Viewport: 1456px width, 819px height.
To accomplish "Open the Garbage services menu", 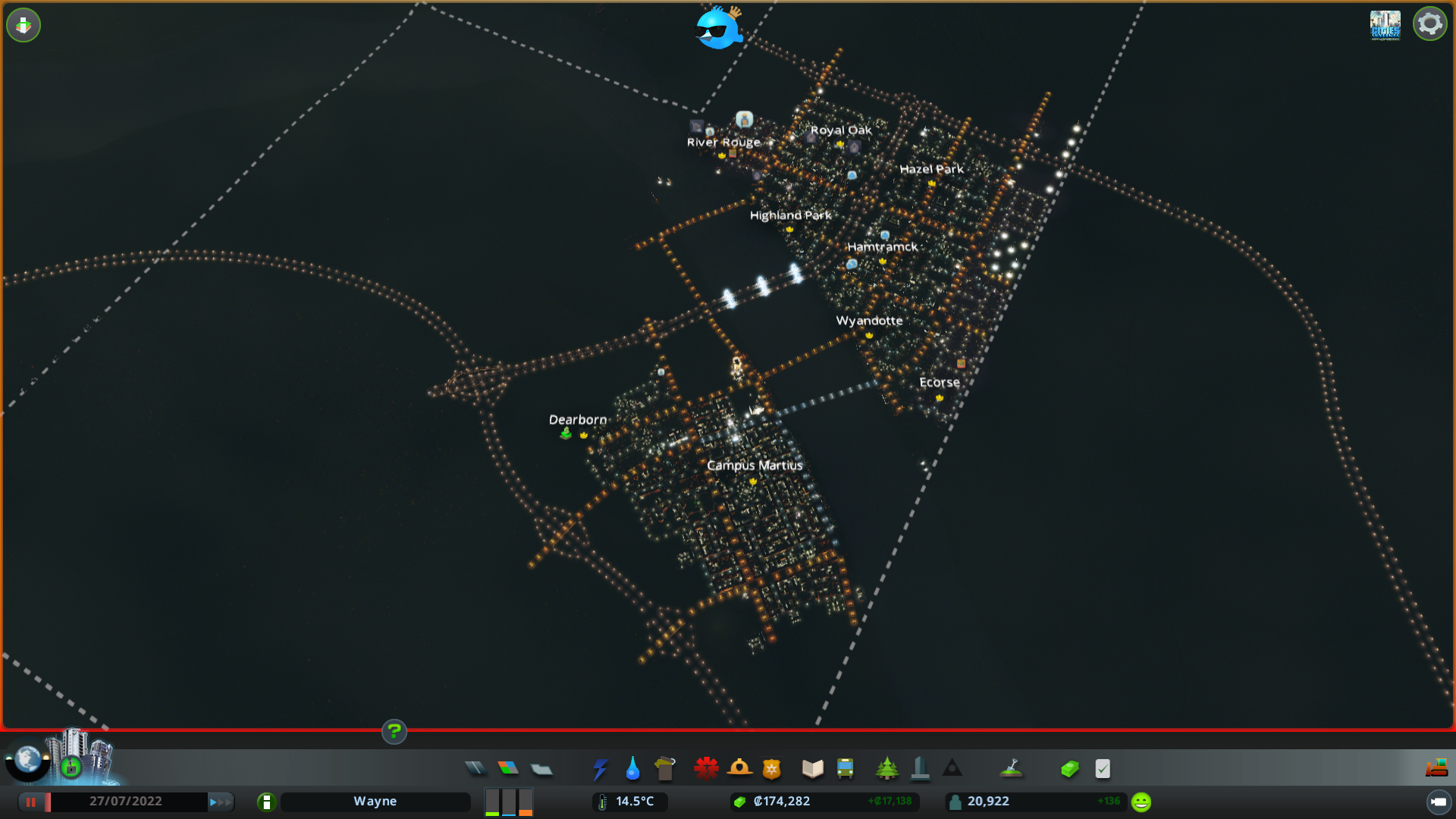I will pos(665,768).
